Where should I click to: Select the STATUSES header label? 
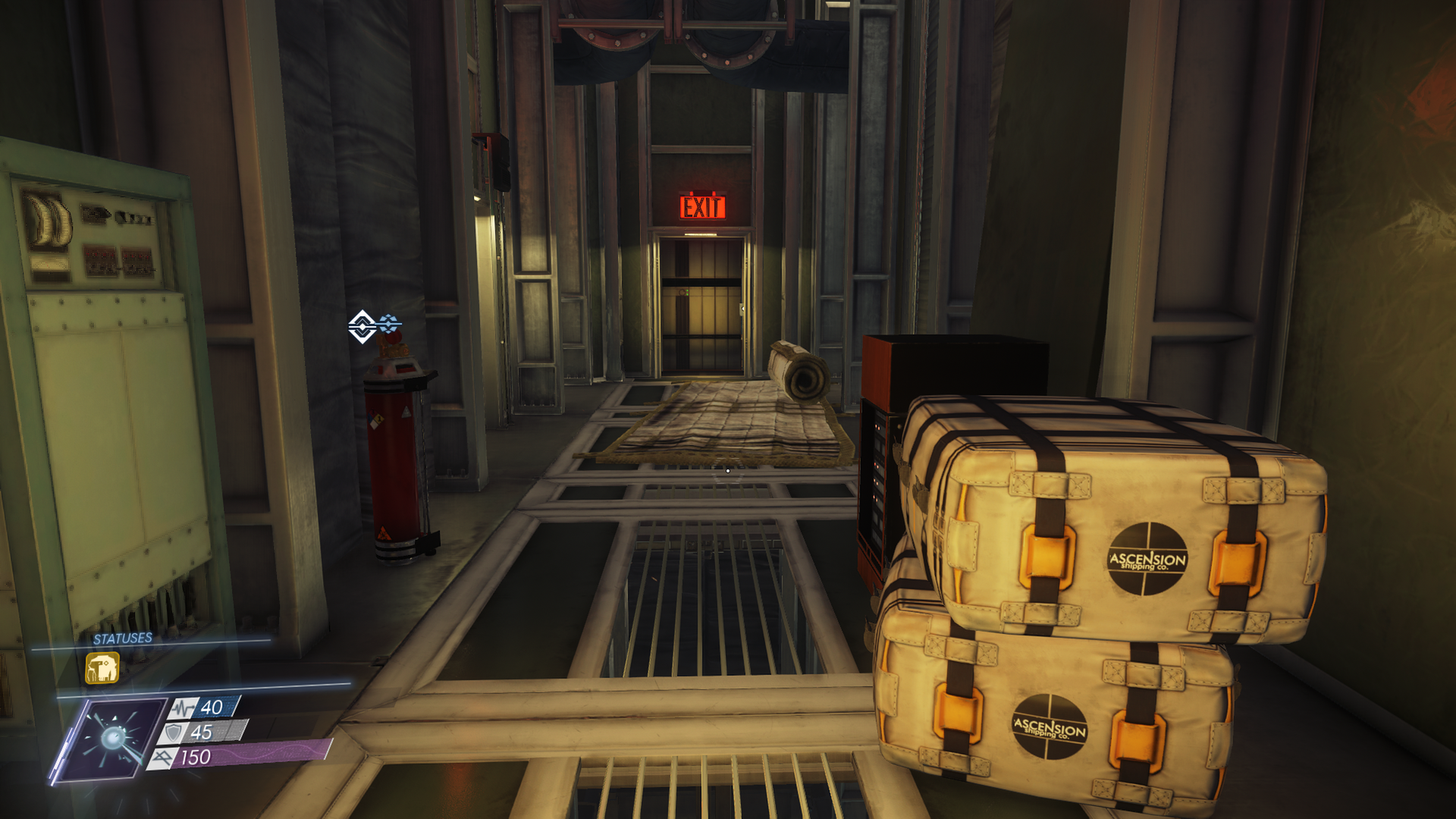tap(121, 639)
